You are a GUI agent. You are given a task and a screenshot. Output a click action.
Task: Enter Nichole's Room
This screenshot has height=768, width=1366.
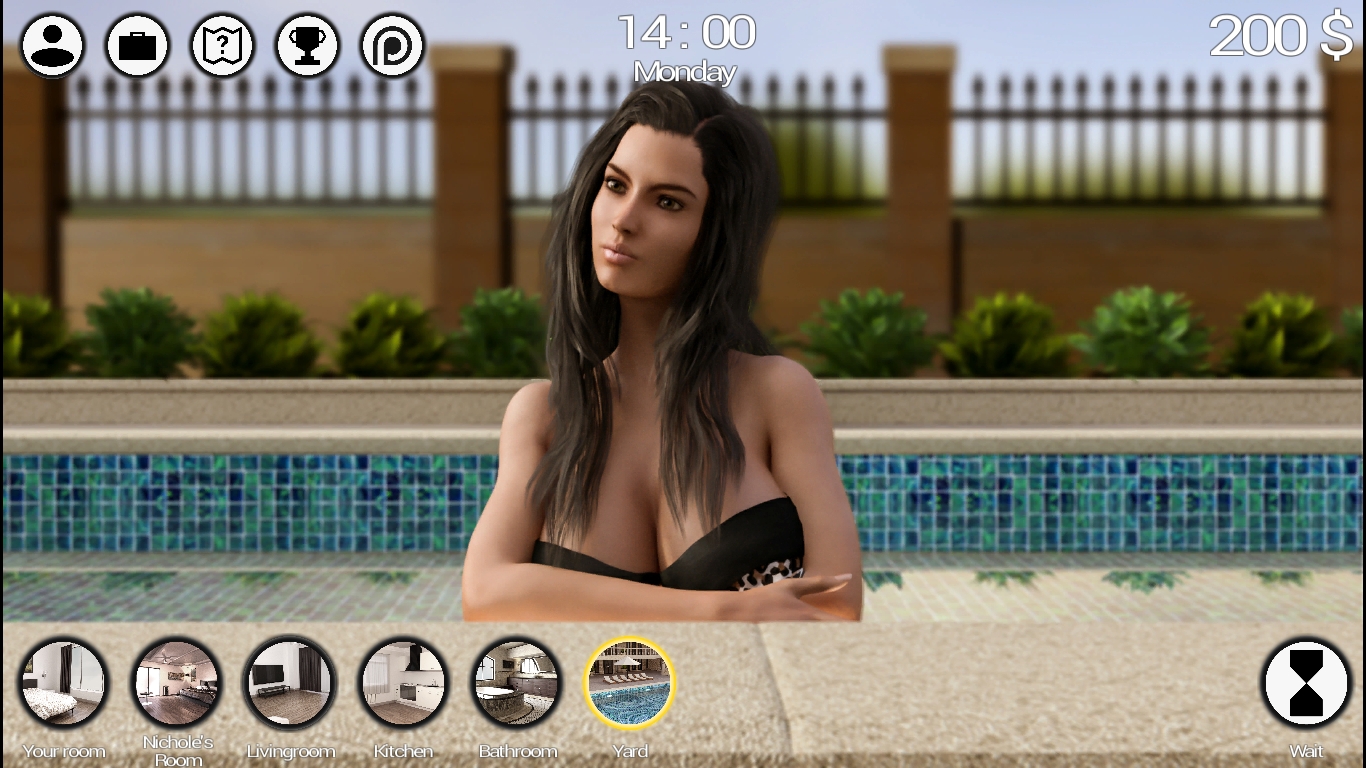click(x=177, y=683)
